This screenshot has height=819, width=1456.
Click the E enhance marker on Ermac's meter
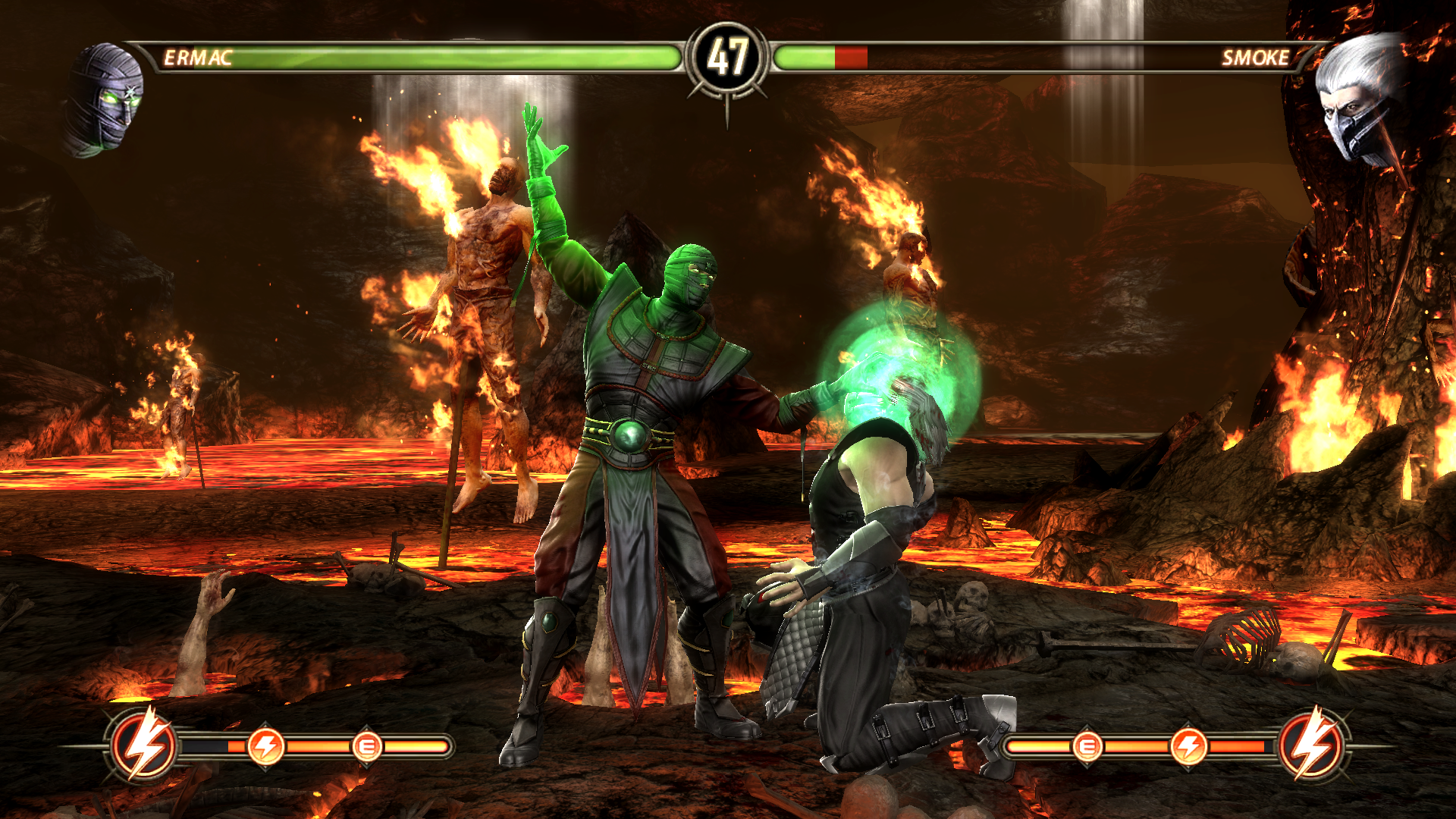click(367, 747)
